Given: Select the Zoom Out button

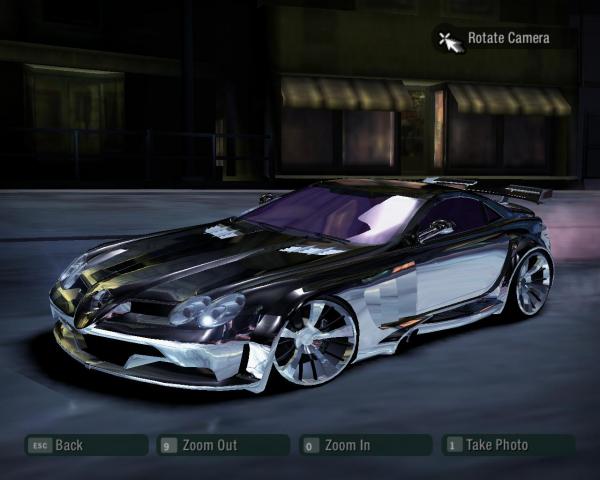Looking at the screenshot, I should click(224, 445).
